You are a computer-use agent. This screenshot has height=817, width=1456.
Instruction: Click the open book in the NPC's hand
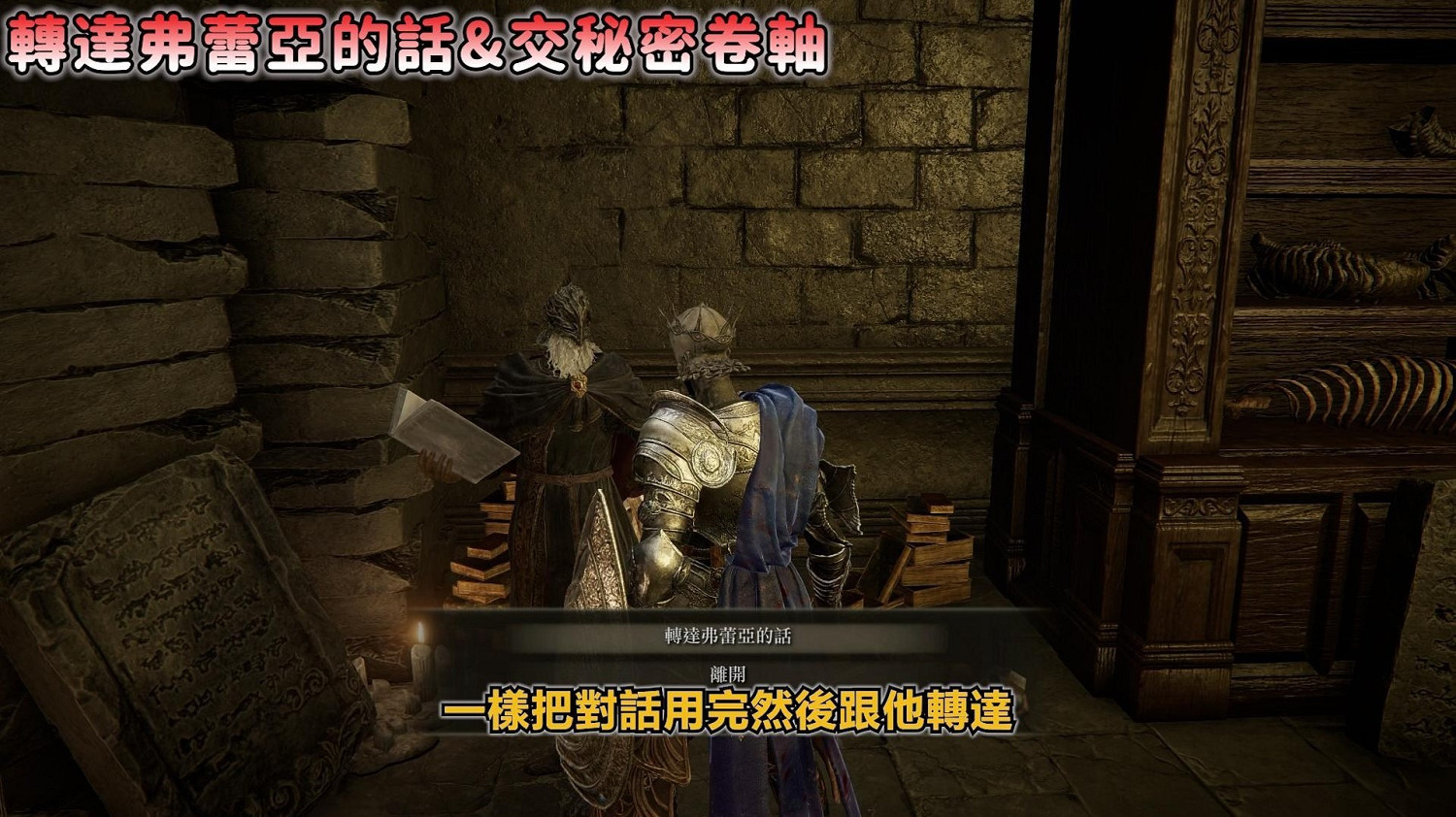click(452, 430)
